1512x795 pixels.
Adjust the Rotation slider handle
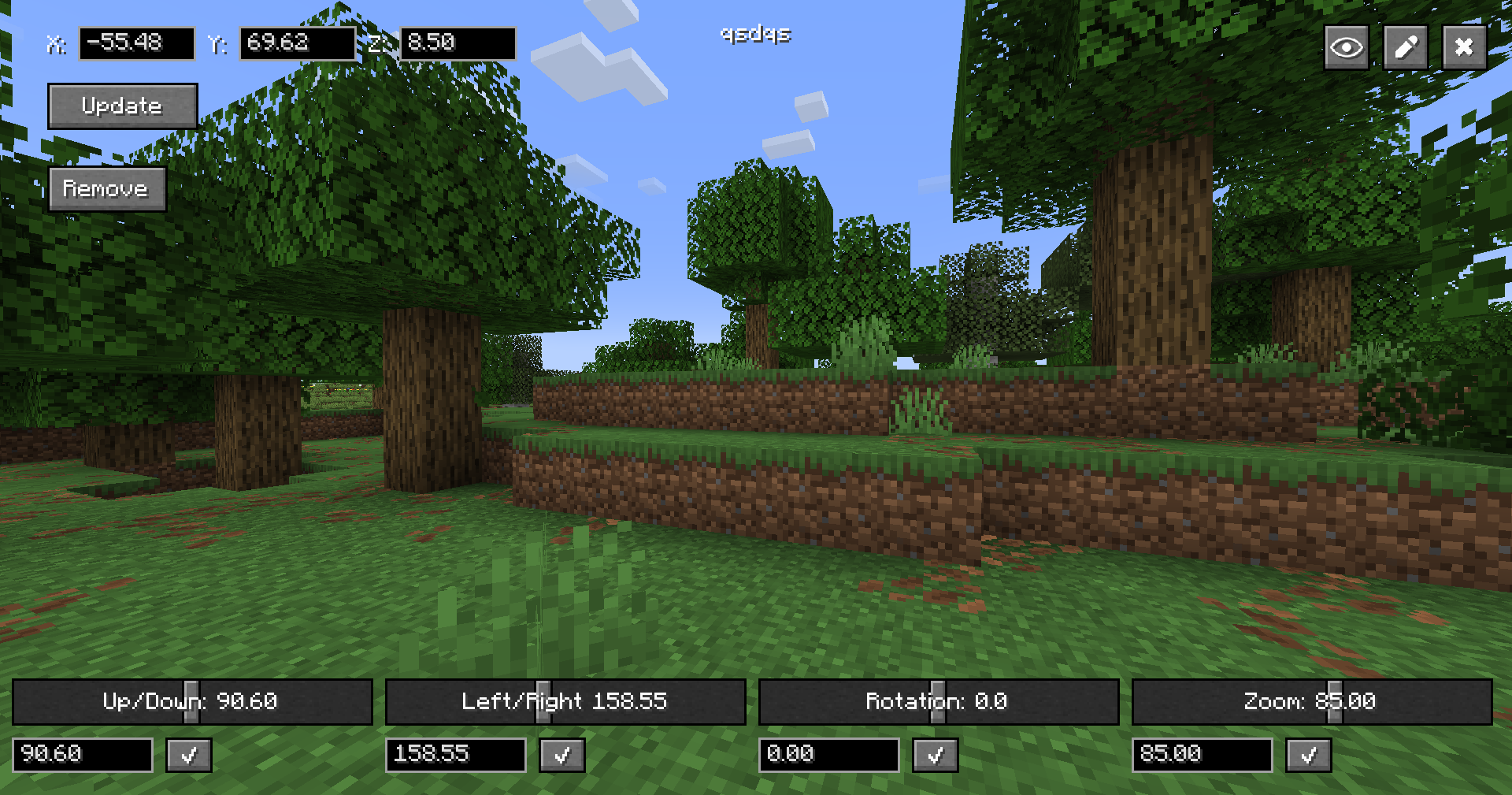936,701
